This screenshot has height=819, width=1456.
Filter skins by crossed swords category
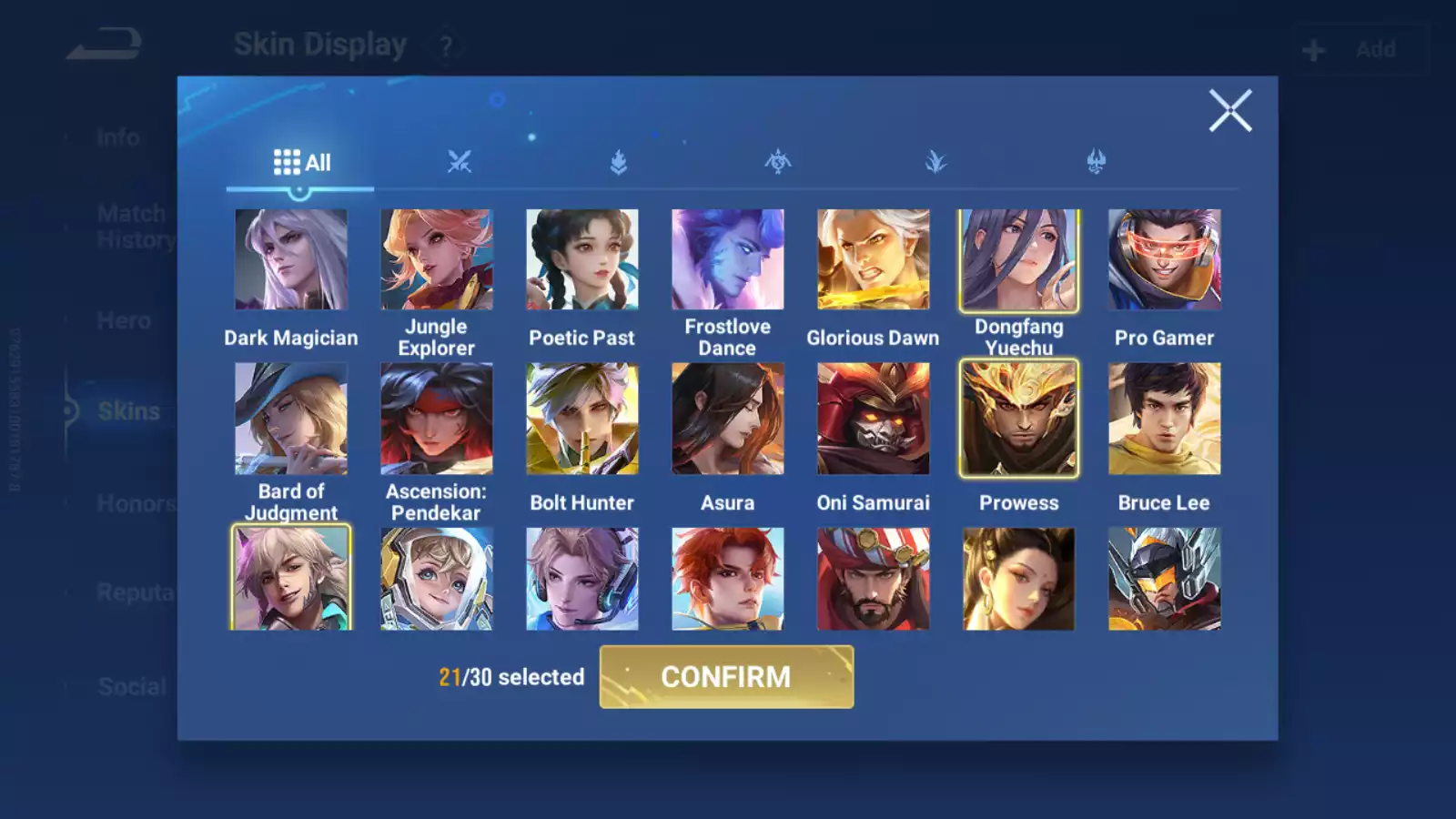point(460,163)
